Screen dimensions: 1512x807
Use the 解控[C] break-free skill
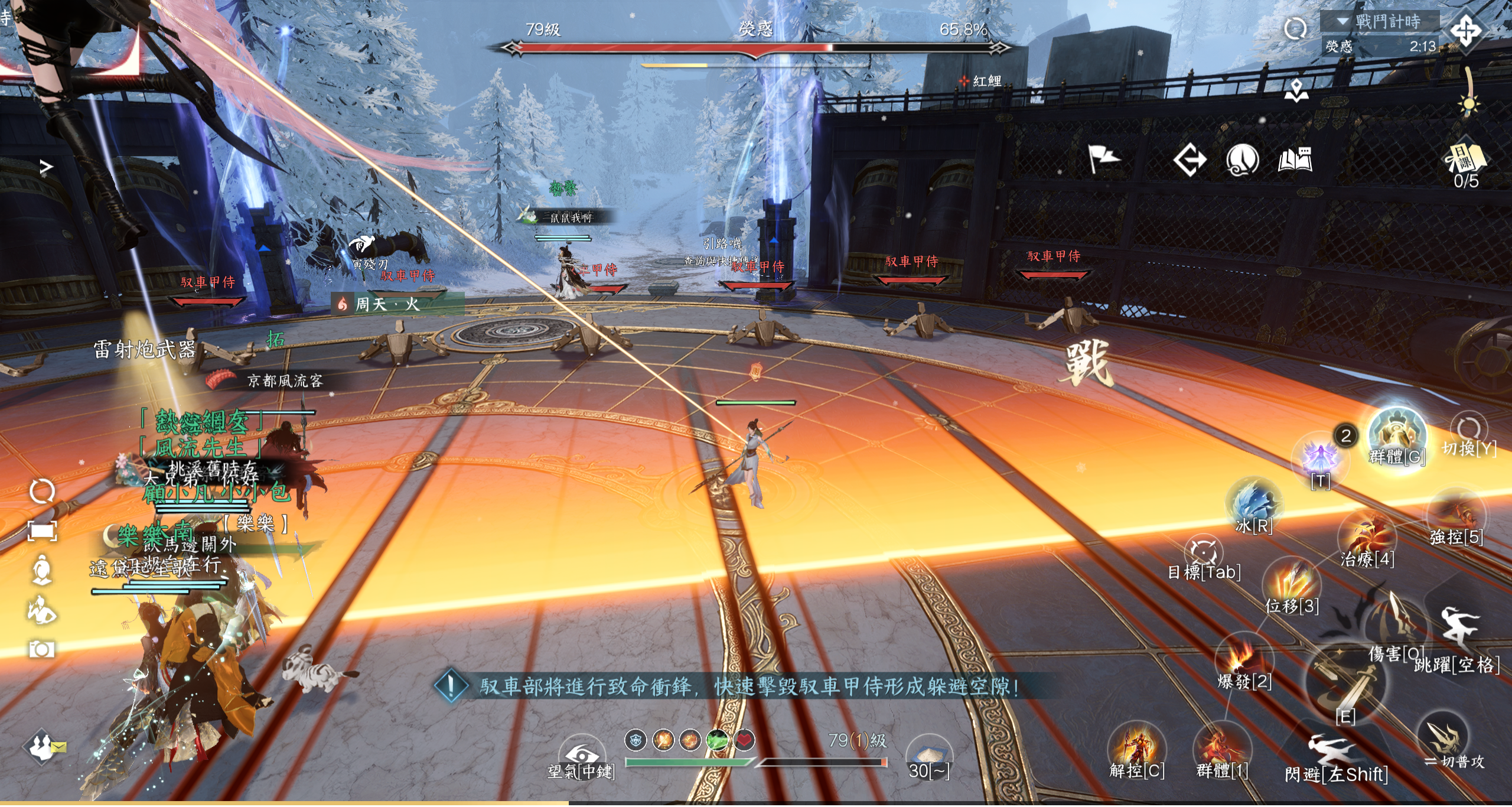click(1136, 747)
